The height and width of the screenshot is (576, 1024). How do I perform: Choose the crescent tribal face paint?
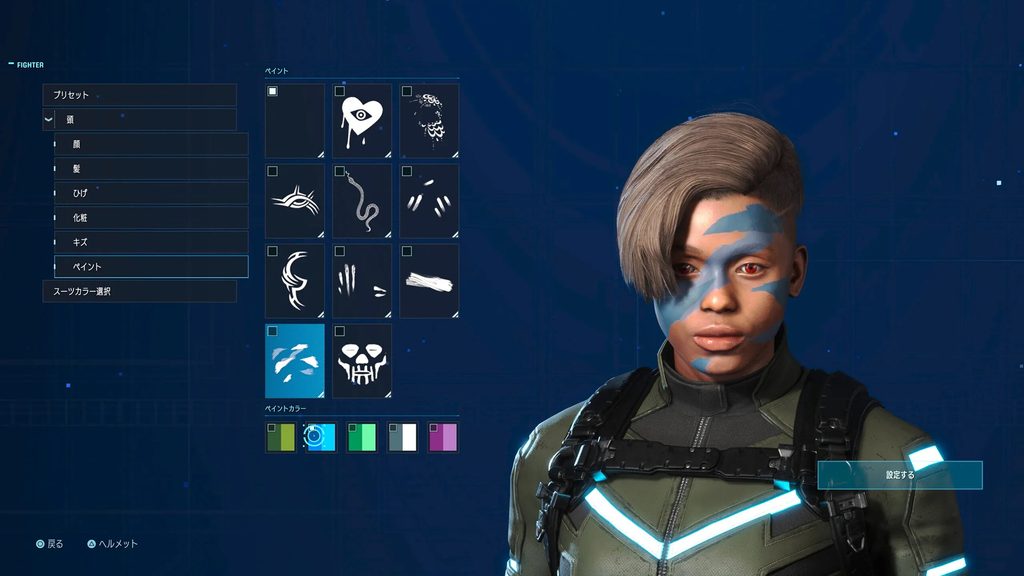click(295, 280)
